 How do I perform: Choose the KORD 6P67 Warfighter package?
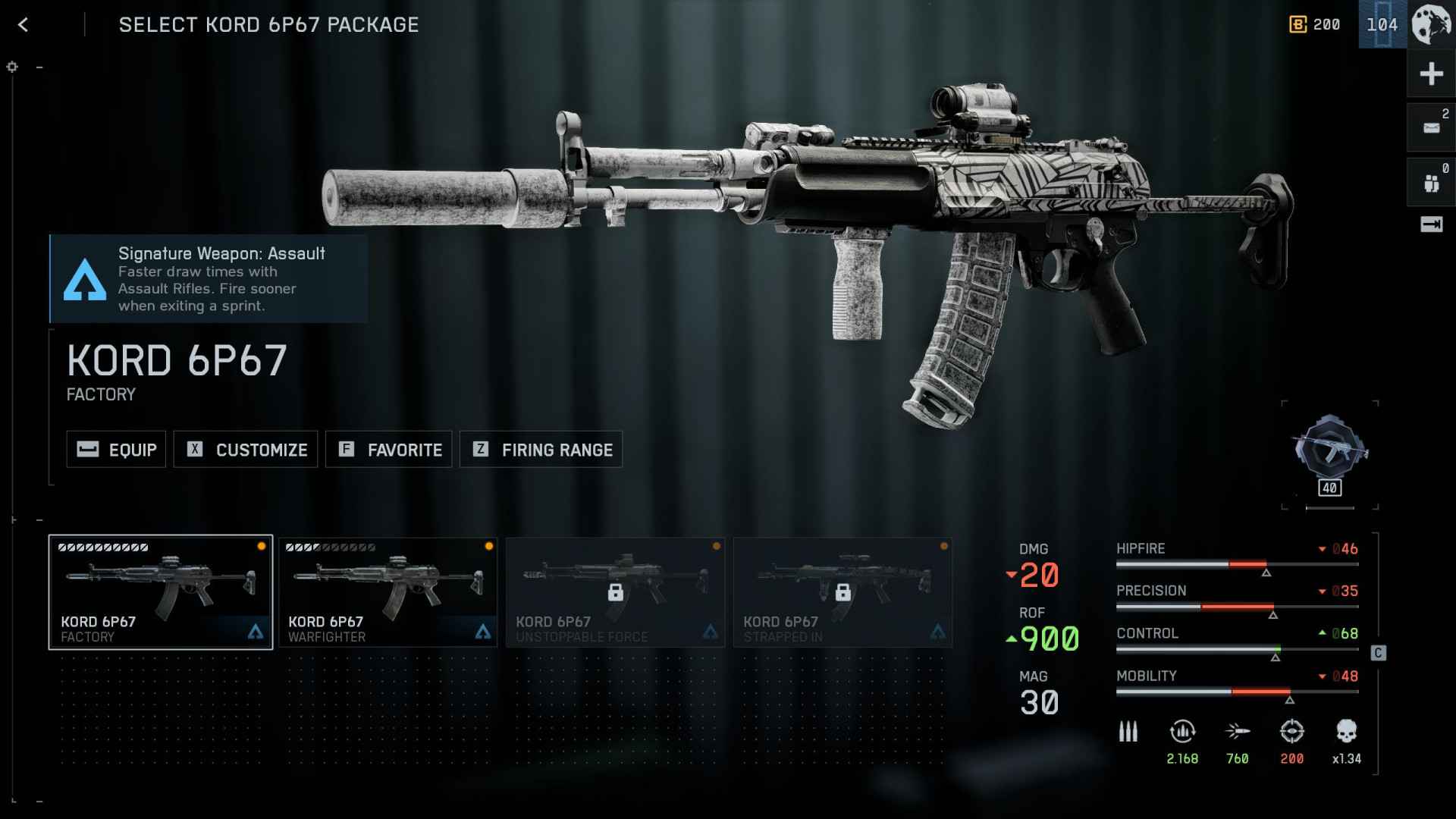click(x=388, y=592)
